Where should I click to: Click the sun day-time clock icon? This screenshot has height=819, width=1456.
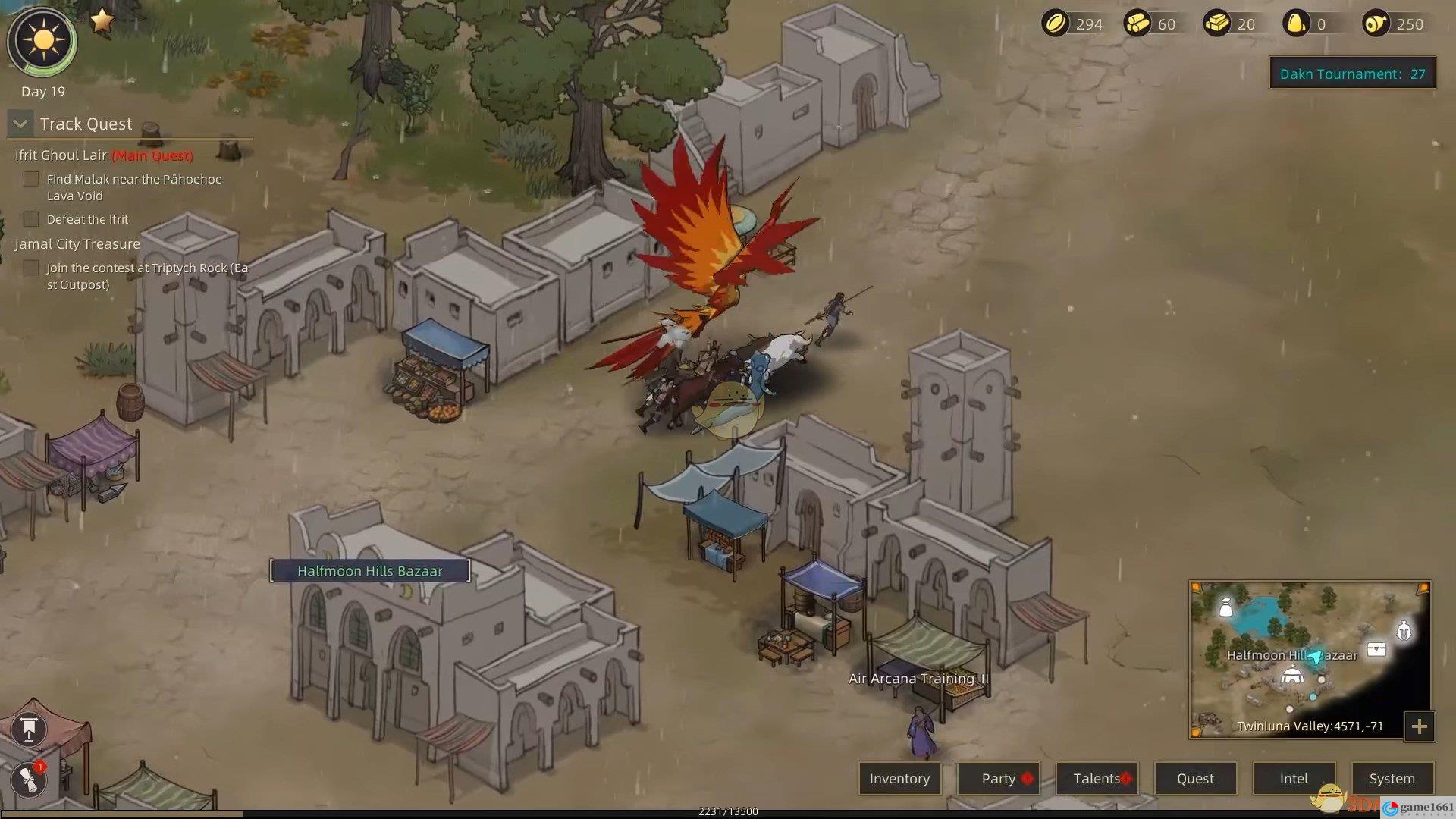[42, 41]
